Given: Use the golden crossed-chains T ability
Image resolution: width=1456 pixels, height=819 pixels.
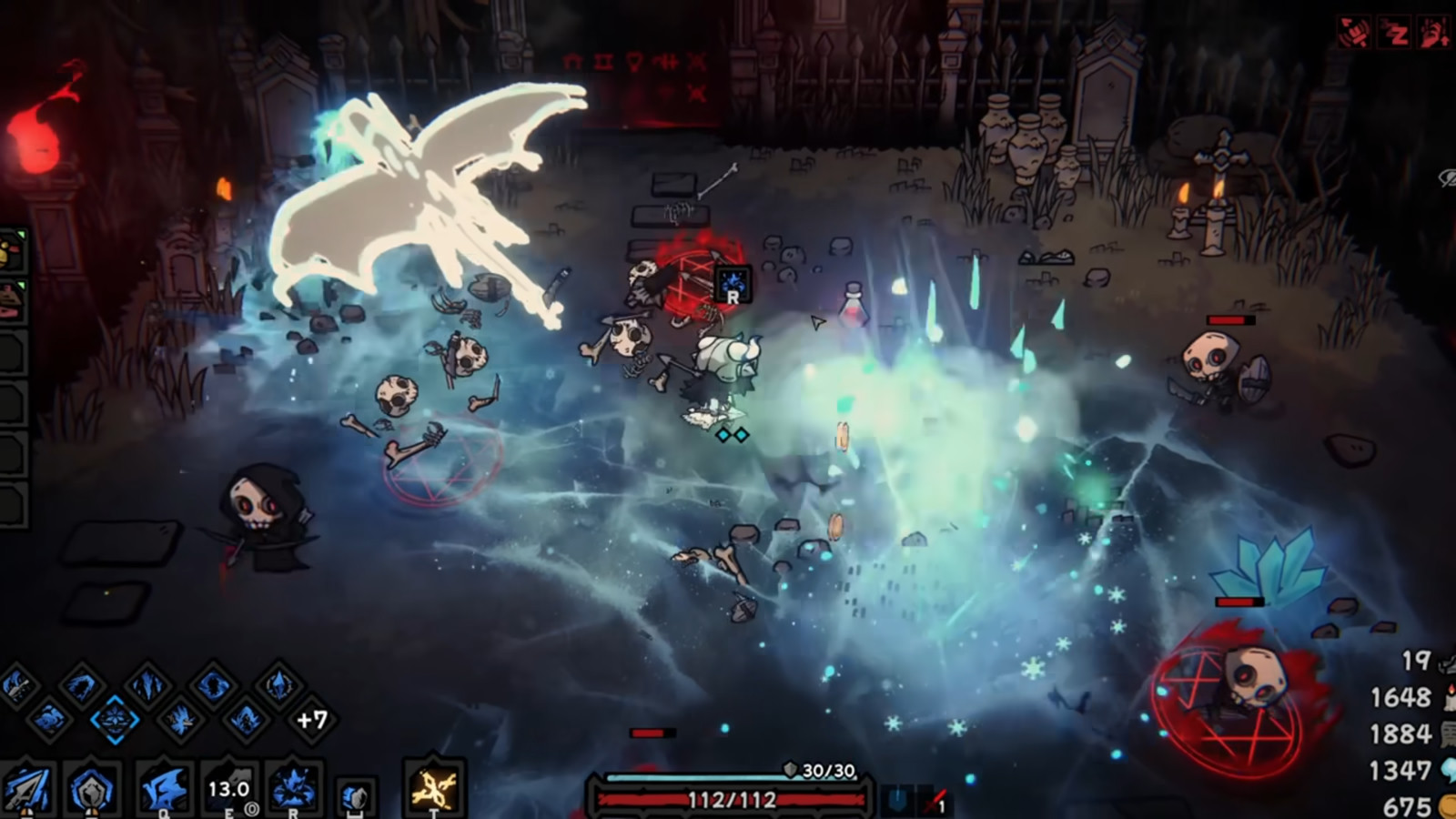Looking at the screenshot, I should point(433,788).
